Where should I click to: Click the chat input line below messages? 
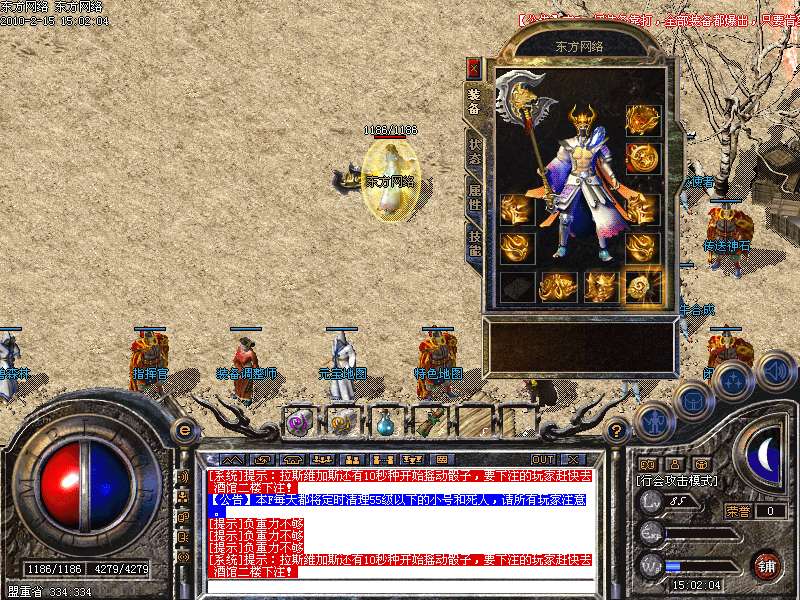tap(400, 586)
